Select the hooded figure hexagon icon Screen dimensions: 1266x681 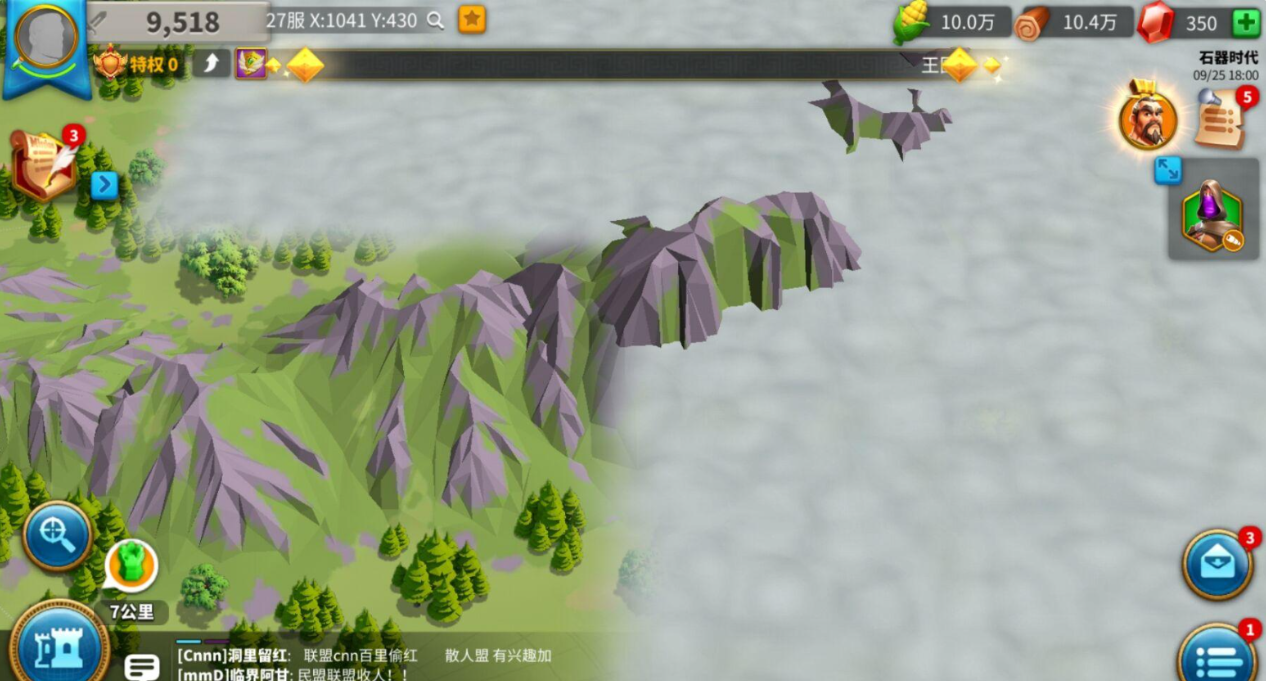coord(1212,215)
